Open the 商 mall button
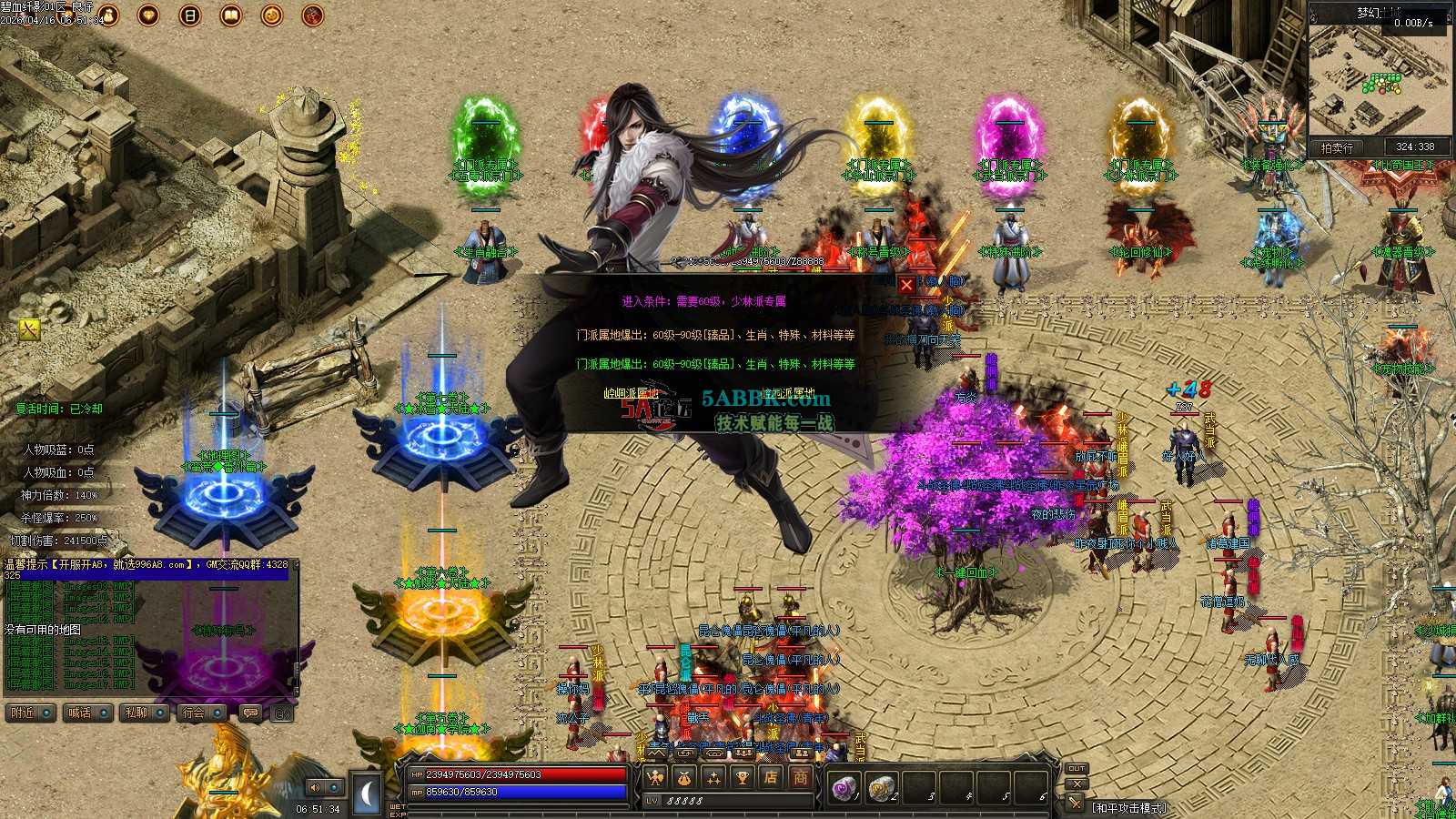Viewport: 1456px width, 819px height. click(800, 777)
